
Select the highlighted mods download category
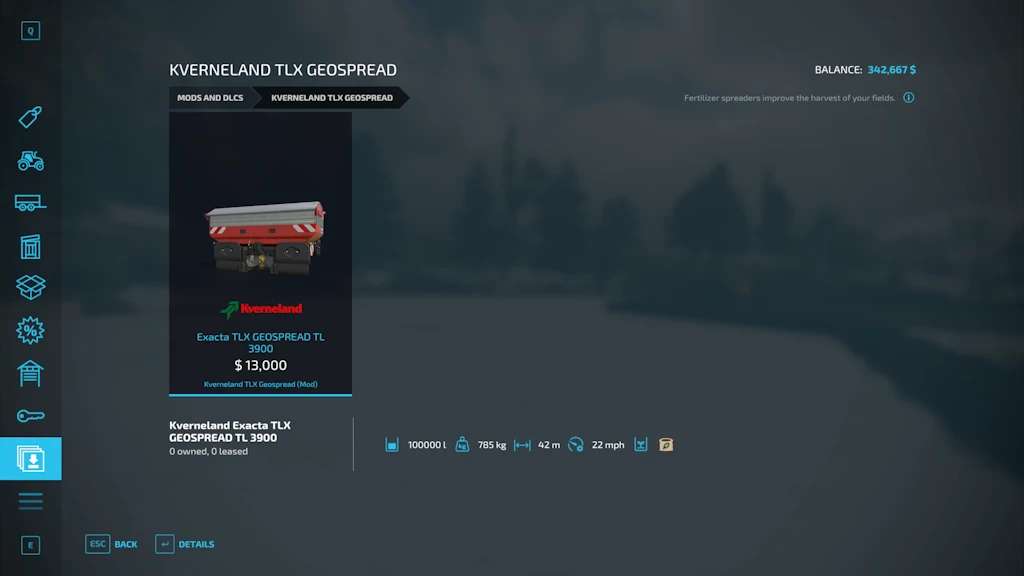[30, 458]
